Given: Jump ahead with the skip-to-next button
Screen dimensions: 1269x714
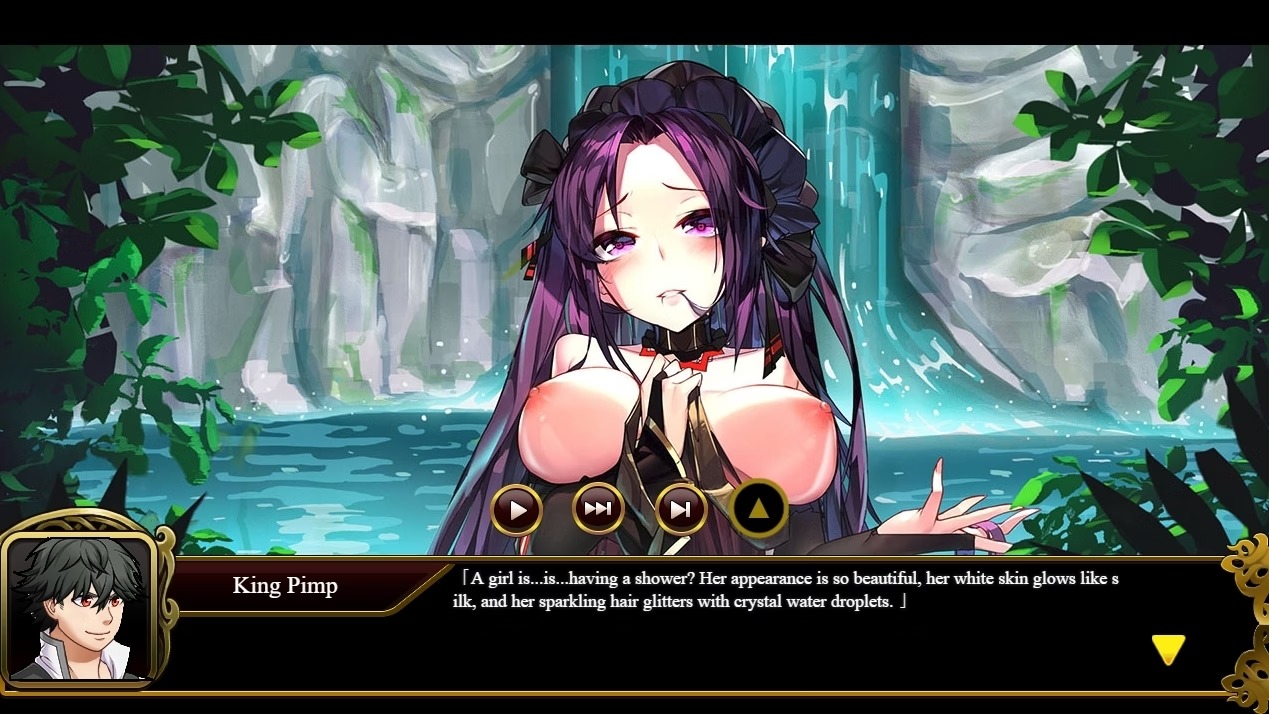Looking at the screenshot, I should pyautogui.click(x=681, y=510).
